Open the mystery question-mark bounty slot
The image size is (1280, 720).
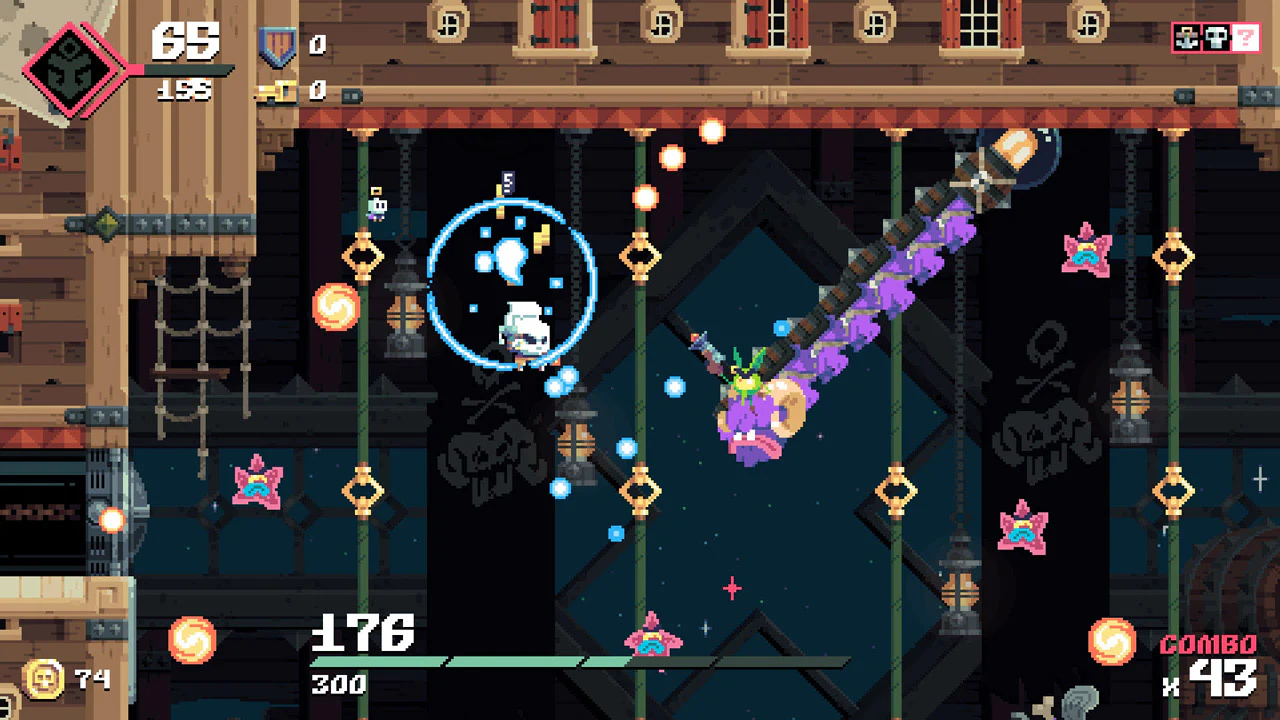click(x=1244, y=39)
